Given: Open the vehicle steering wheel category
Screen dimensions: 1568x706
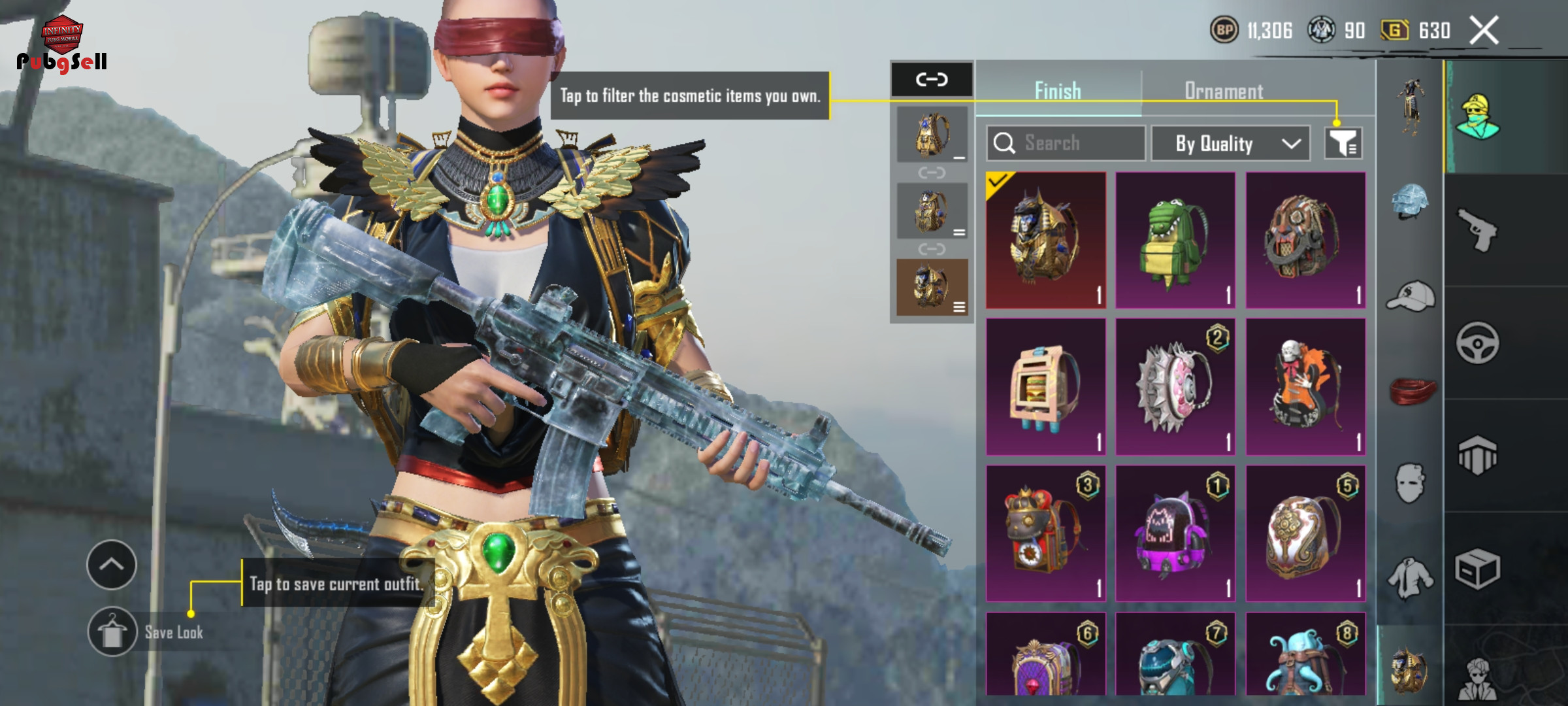Looking at the screenshot, I should pos(1478,343).
